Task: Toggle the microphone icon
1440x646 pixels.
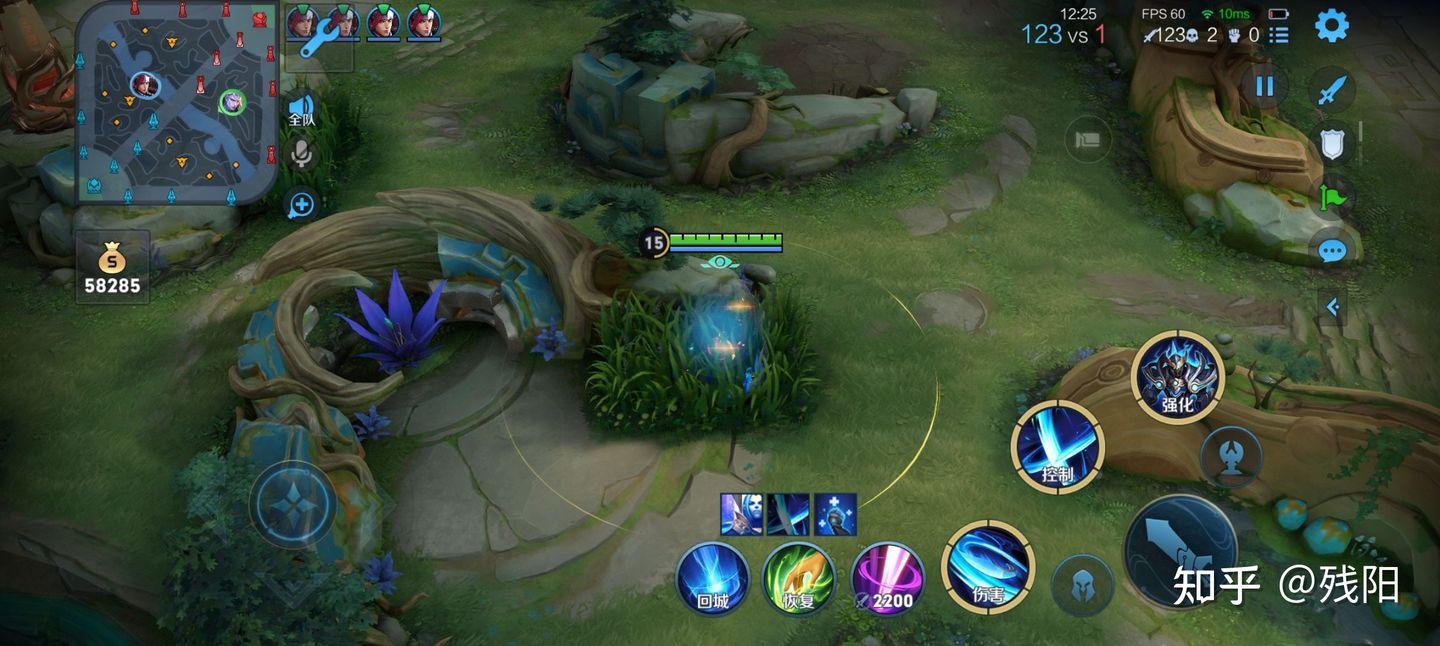Action: click(x=300, y=154)
